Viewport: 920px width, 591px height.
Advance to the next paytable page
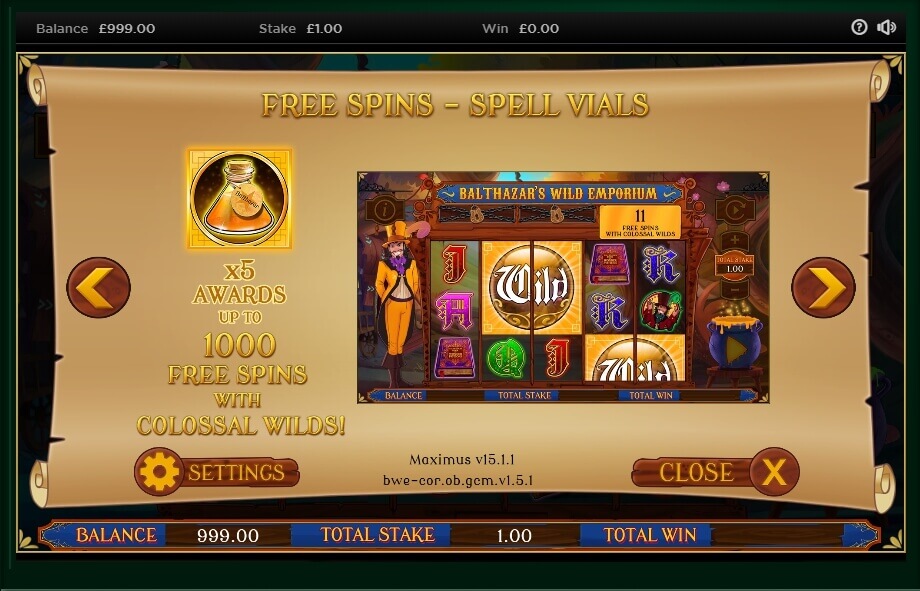[823, 288]
